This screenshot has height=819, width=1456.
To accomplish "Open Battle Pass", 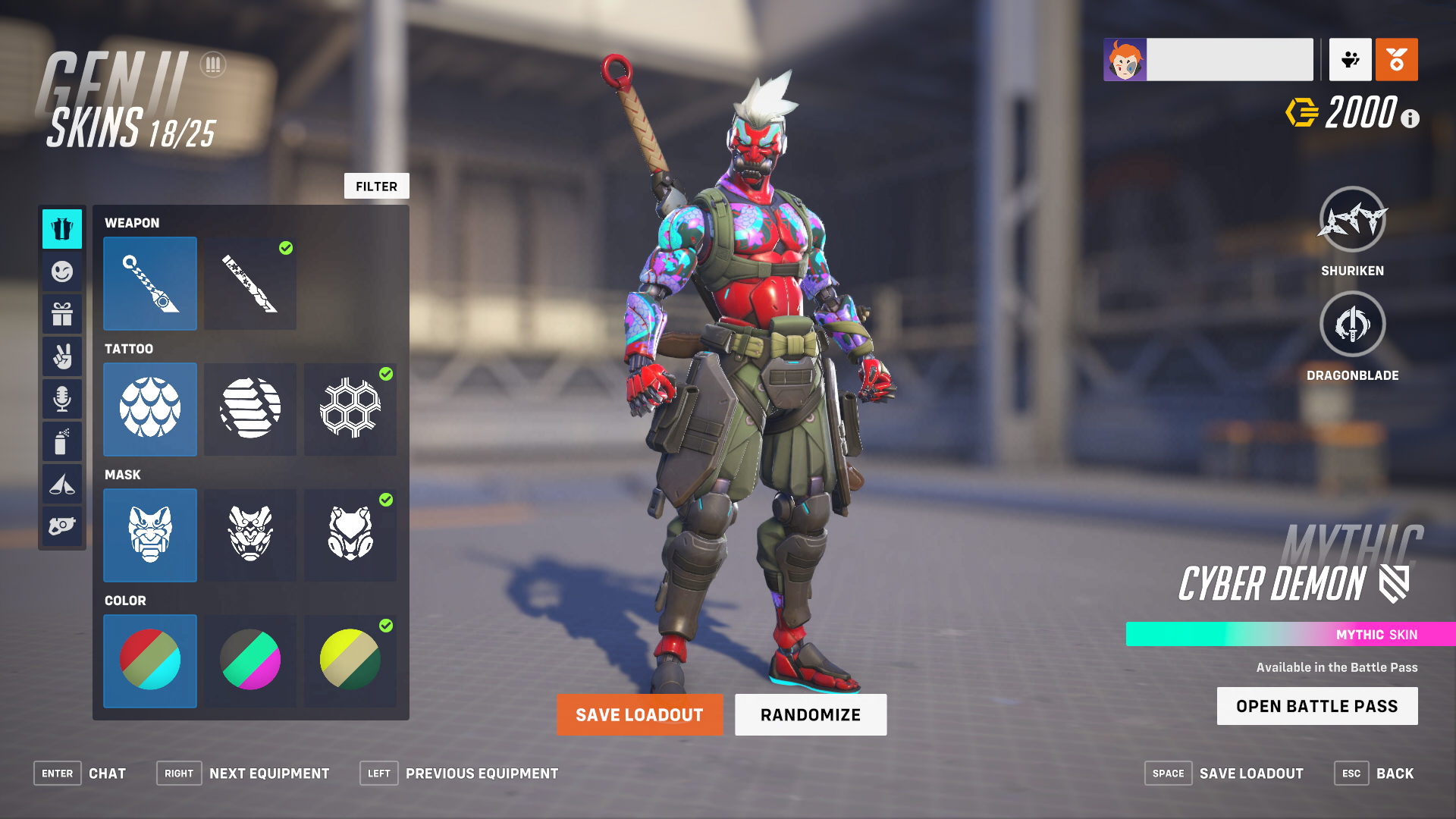I will pos(1316,705).
